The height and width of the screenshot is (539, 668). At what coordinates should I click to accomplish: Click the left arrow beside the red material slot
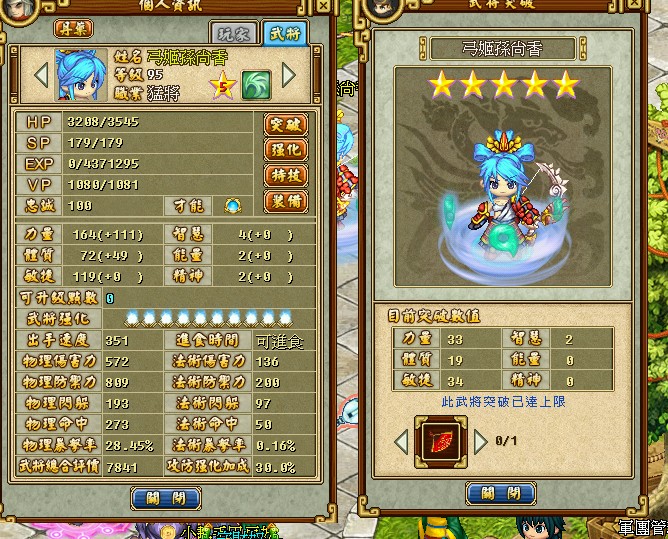tap(402, 440)
